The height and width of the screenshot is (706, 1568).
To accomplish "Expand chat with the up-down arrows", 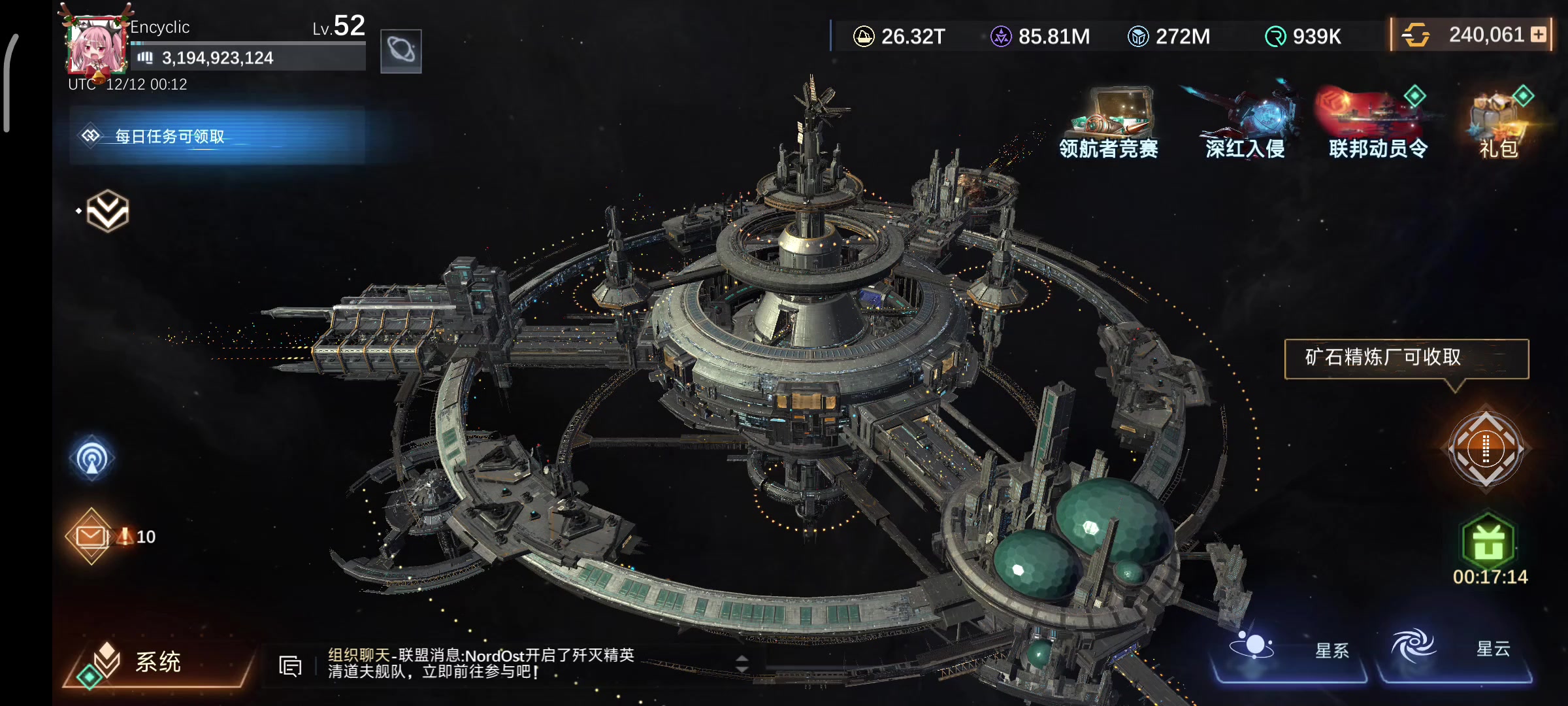I will (742, 664).
